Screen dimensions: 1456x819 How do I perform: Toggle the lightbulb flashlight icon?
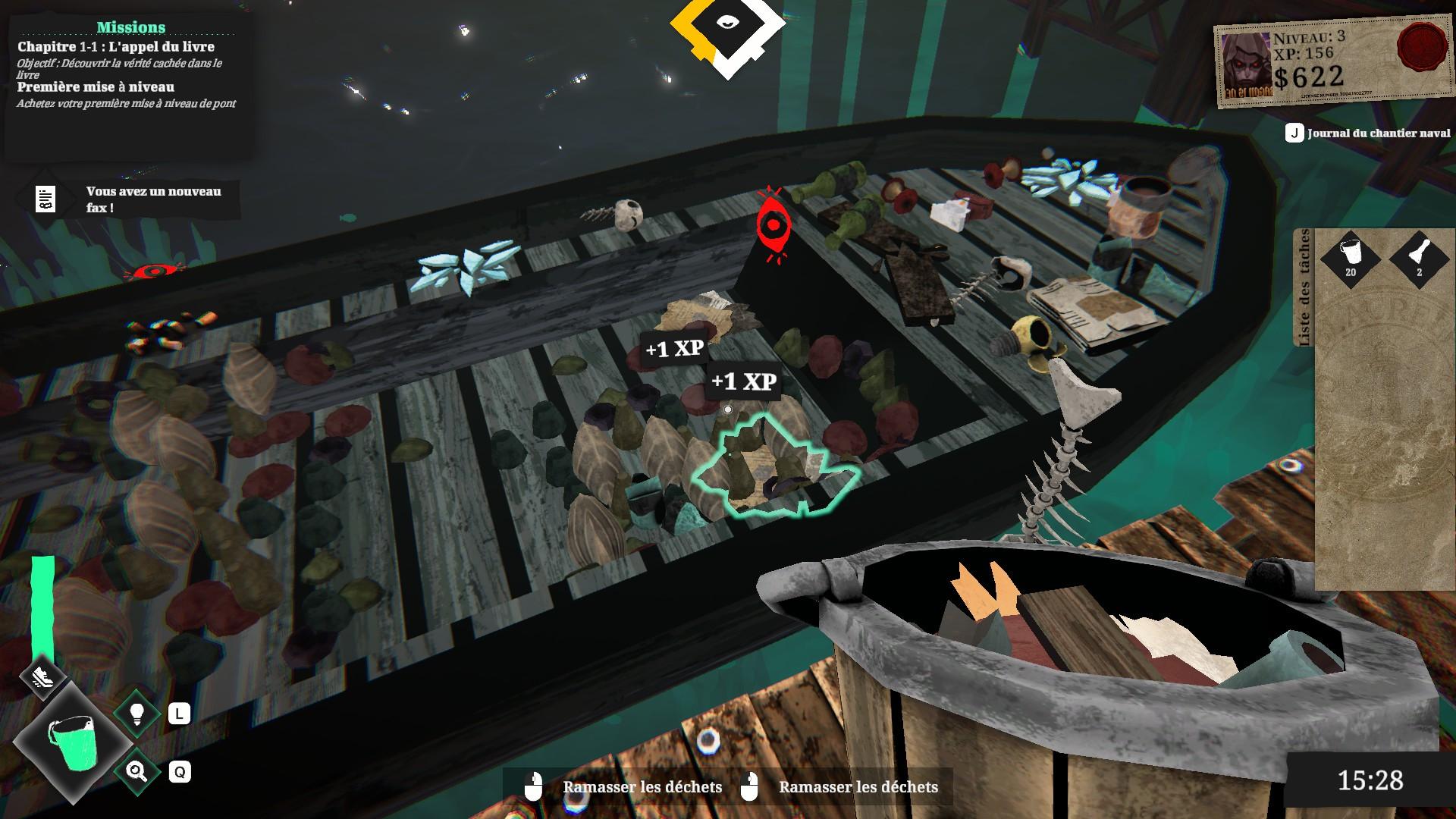(x=137, y=714)
